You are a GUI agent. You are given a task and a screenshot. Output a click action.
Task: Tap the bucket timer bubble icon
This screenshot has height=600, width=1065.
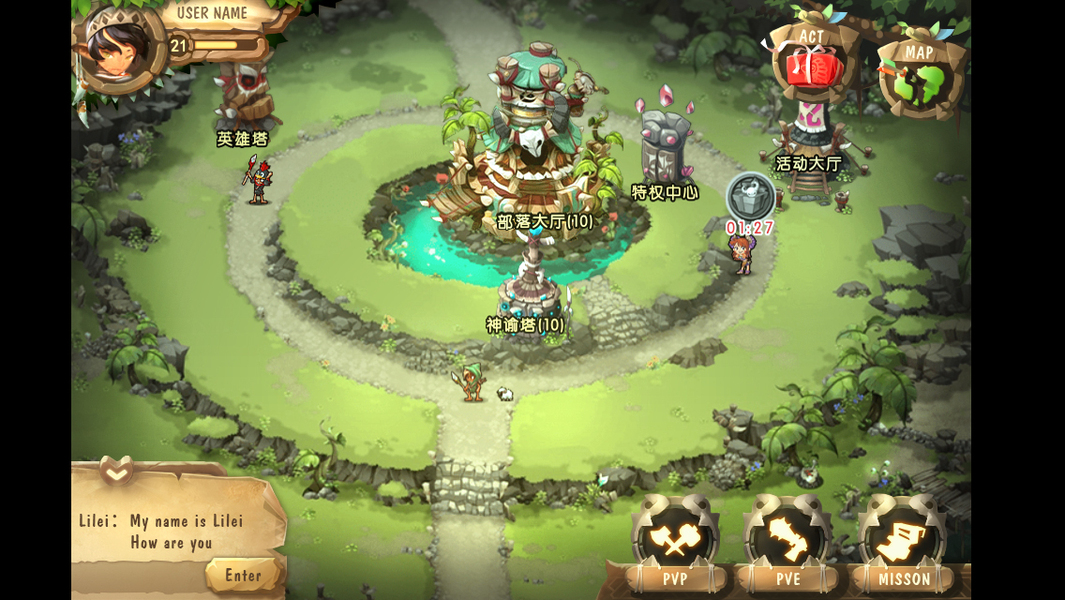pyautogui.click(x=749, y=195)
